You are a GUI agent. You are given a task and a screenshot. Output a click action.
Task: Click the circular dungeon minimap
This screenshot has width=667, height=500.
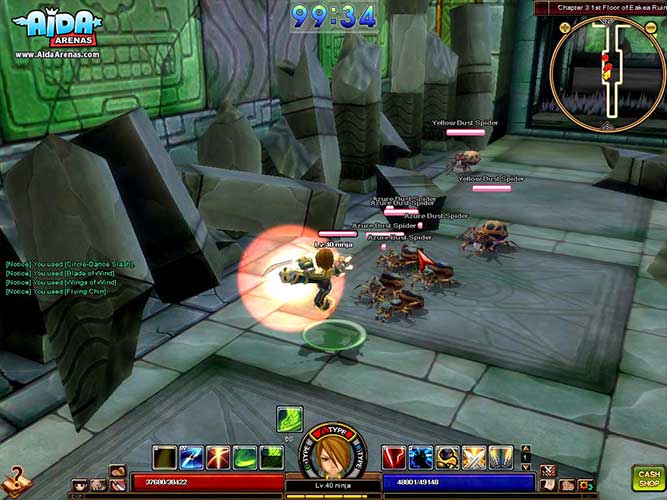click(x=608, y=74)
